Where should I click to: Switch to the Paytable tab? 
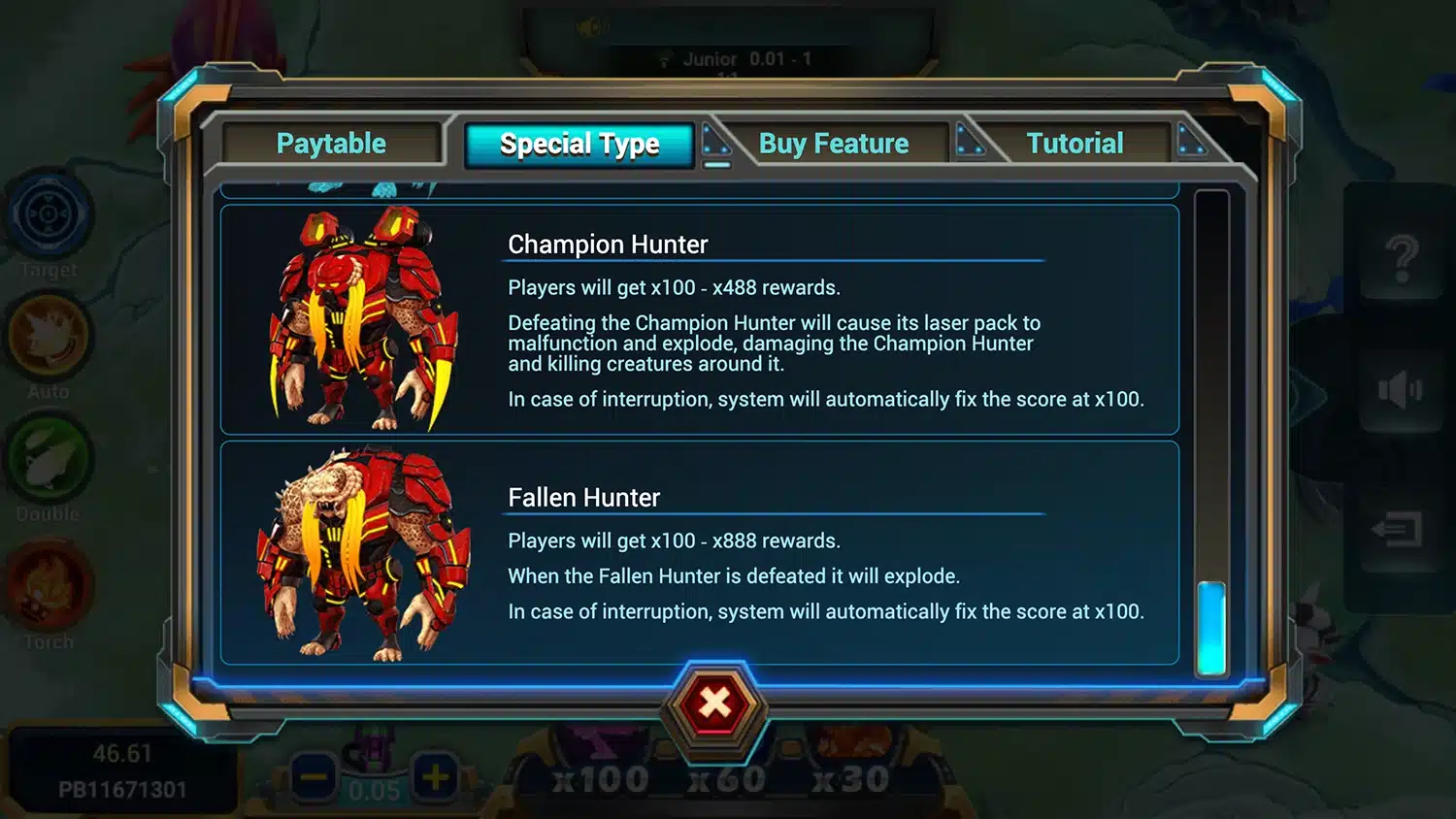click(331, 144)
